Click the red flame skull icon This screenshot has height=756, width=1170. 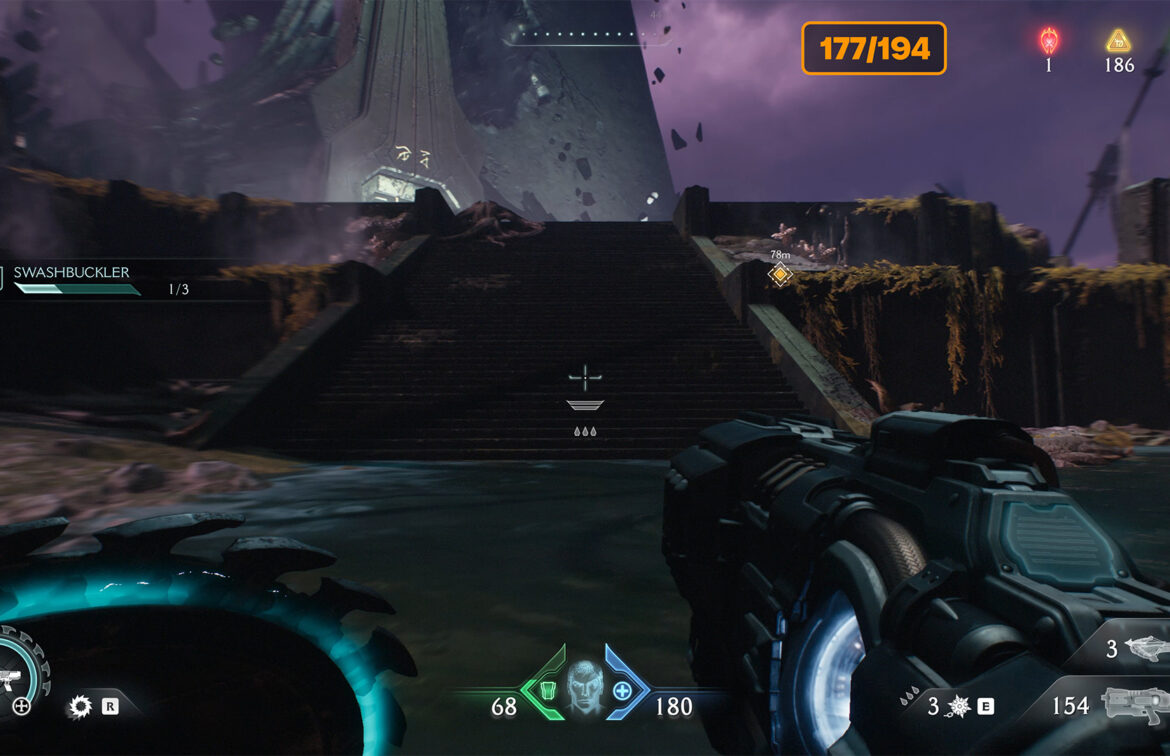(x=1048, y=41)
